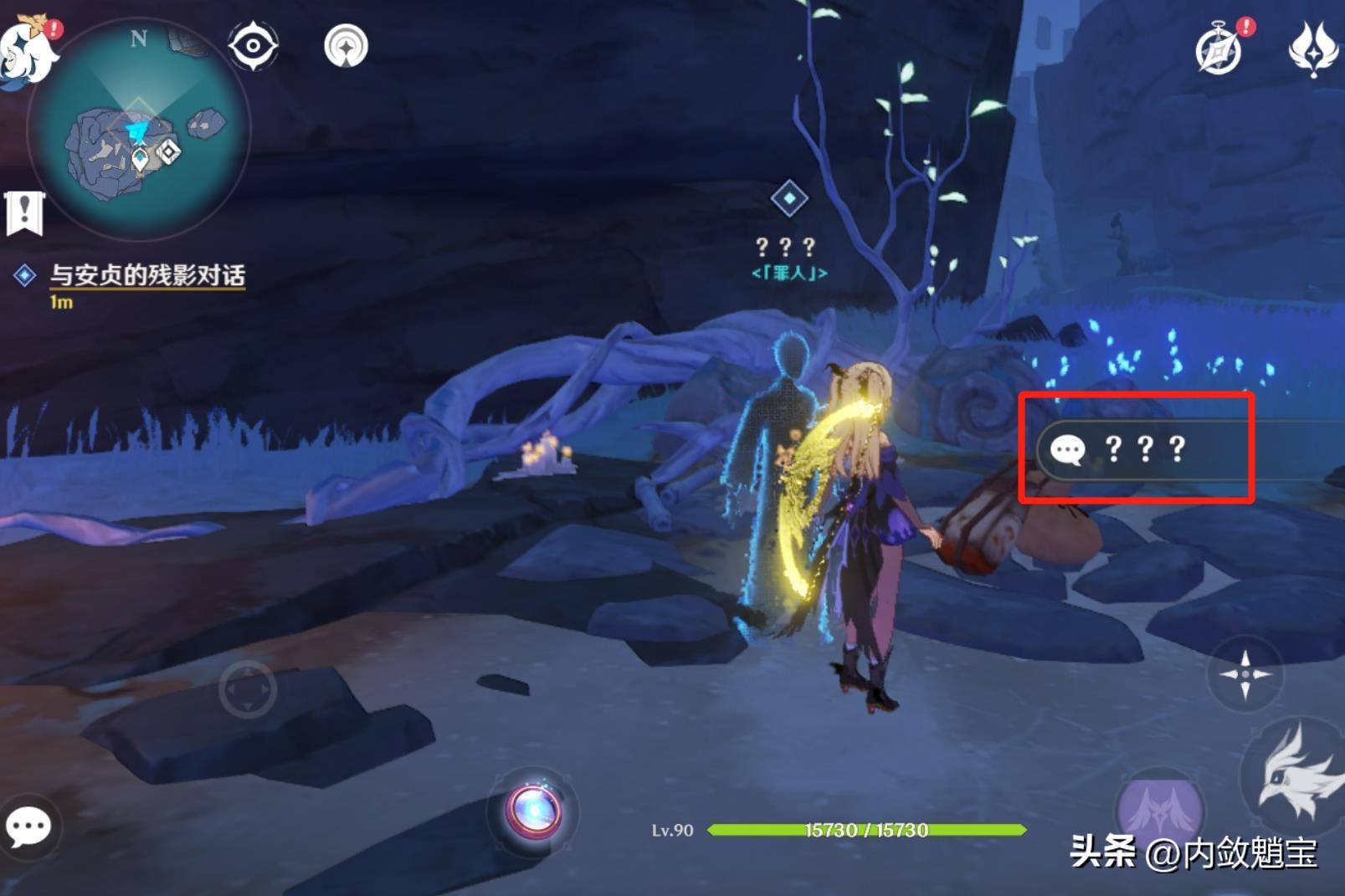
Task: Tap the movement joystick pad
Action: pos(248,689)
